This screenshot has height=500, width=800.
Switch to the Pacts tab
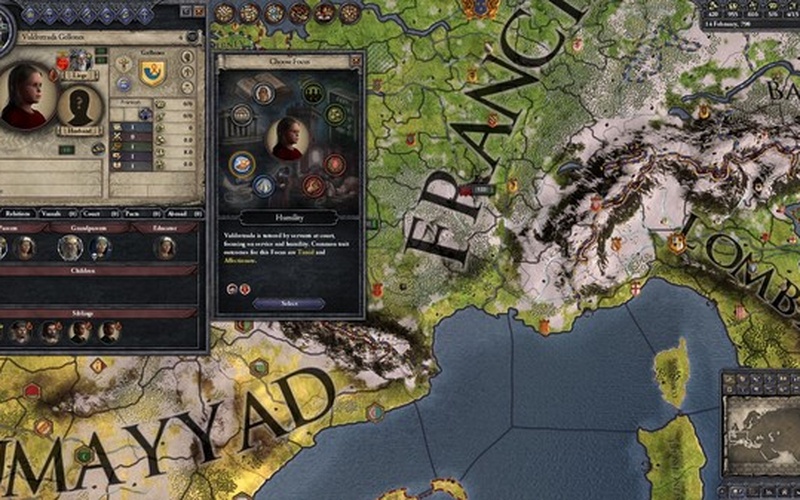[131, 213]
